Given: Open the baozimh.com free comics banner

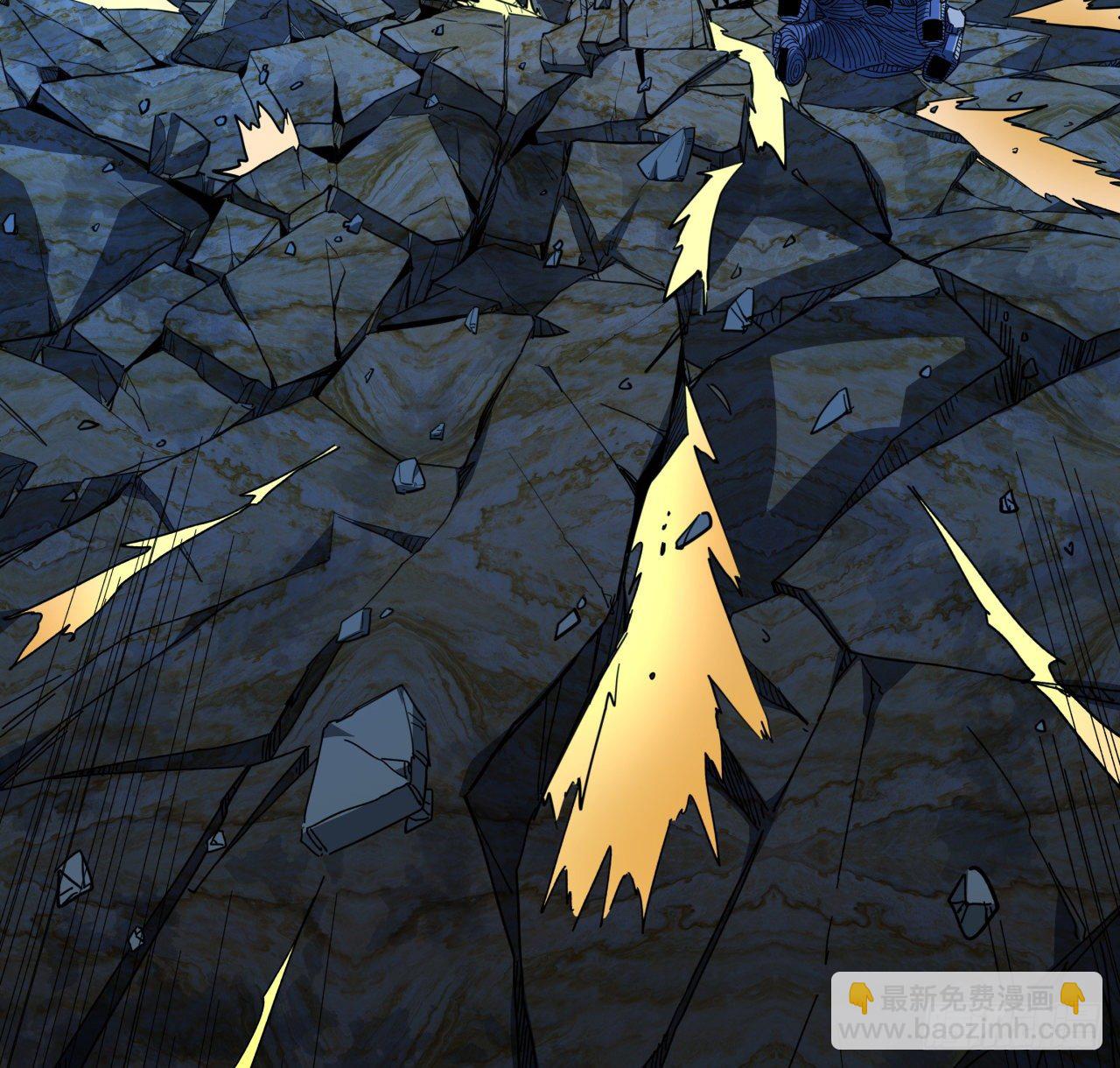Looking at the screenshot, I should [966, 1010].
